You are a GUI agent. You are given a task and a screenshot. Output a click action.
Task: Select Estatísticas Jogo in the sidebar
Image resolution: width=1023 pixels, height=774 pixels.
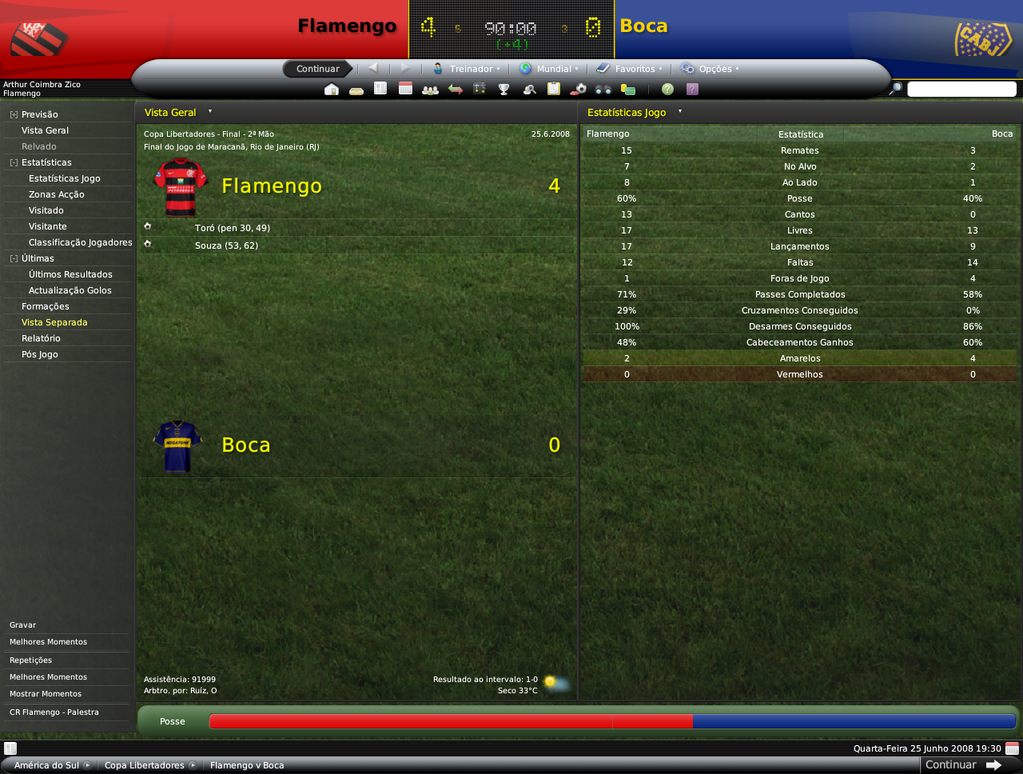pos(64,178)
